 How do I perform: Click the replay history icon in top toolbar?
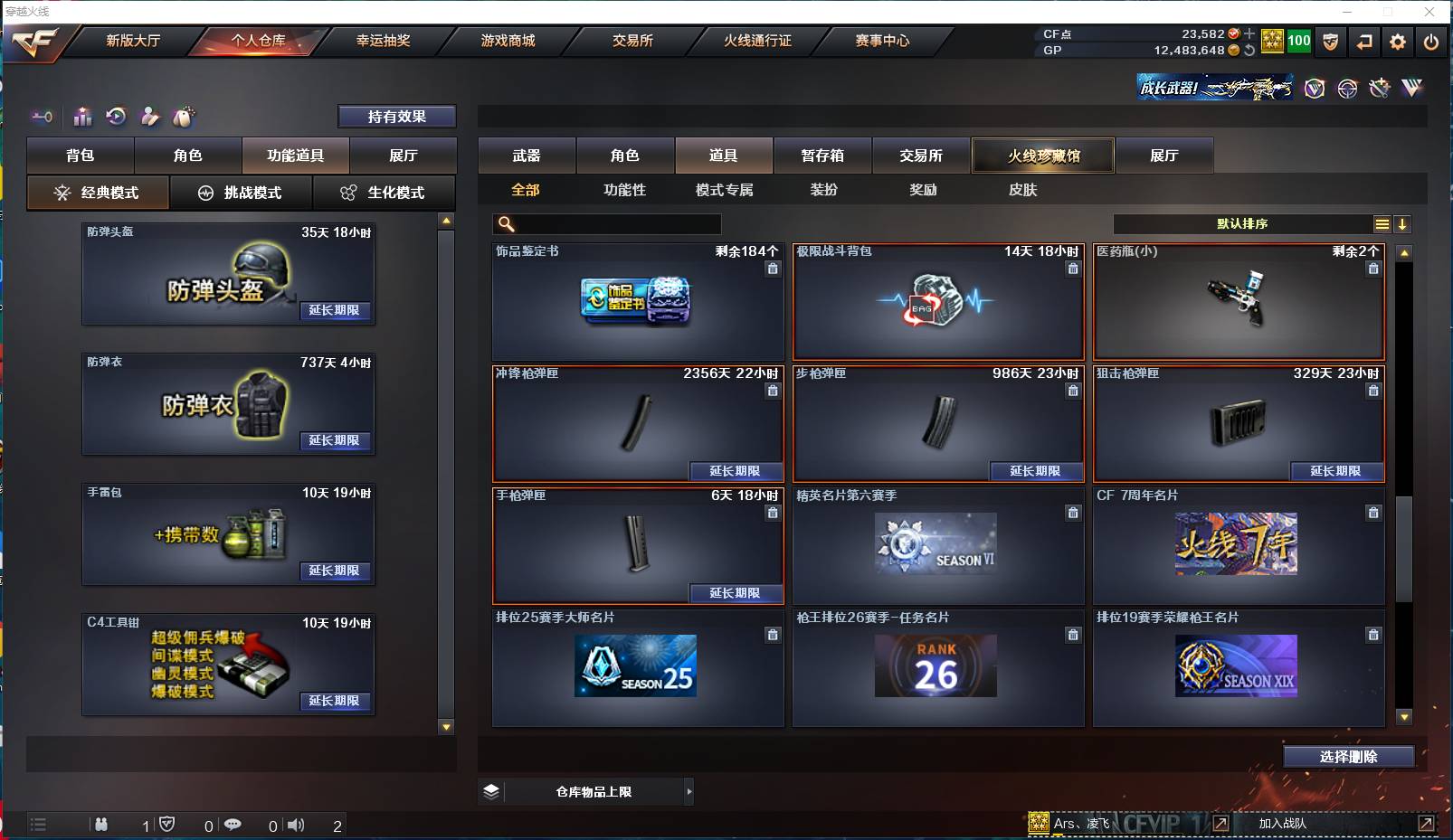[x=115, y=117]
